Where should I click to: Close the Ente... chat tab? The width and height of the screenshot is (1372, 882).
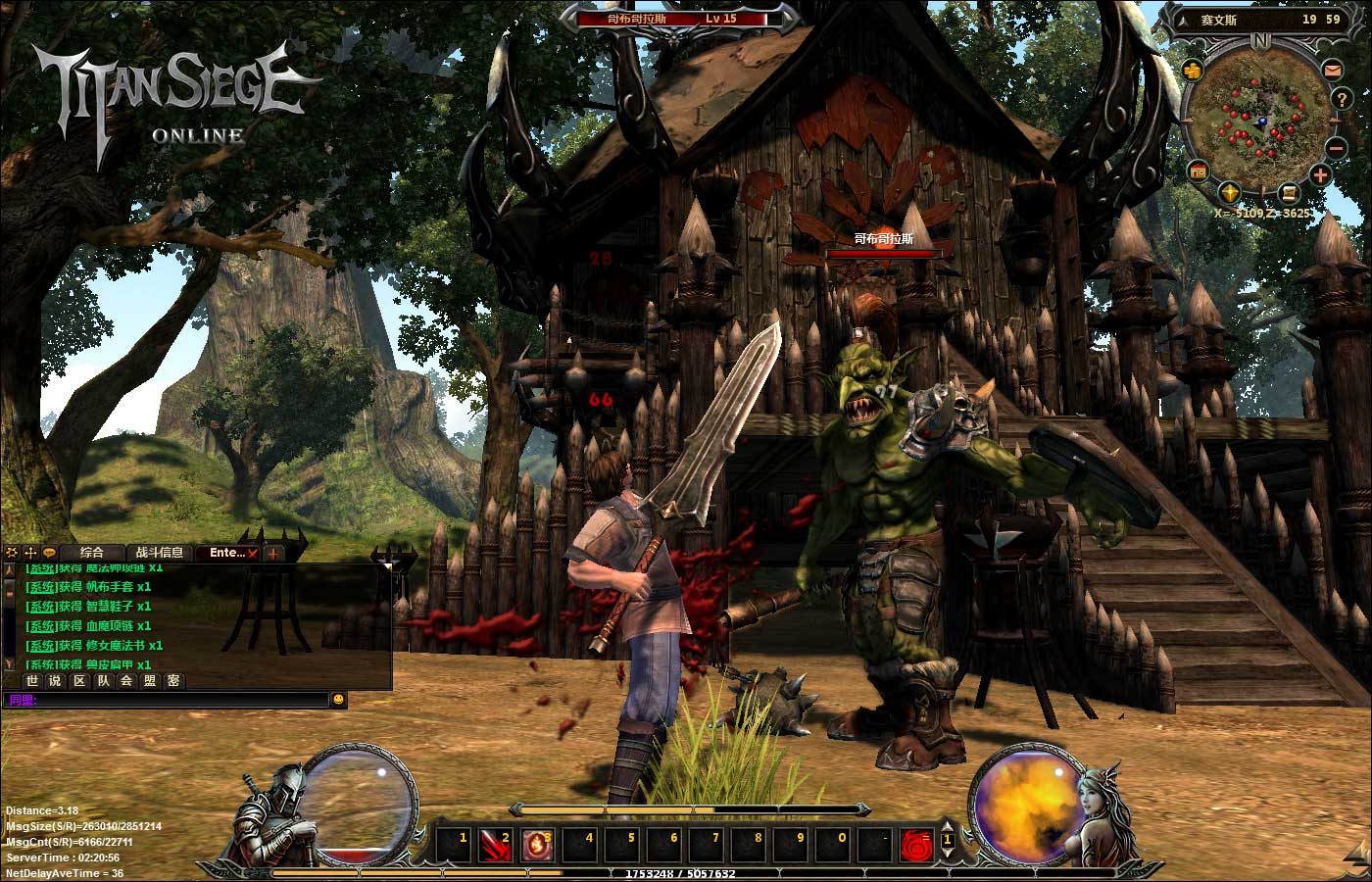(x=253, y=554)
